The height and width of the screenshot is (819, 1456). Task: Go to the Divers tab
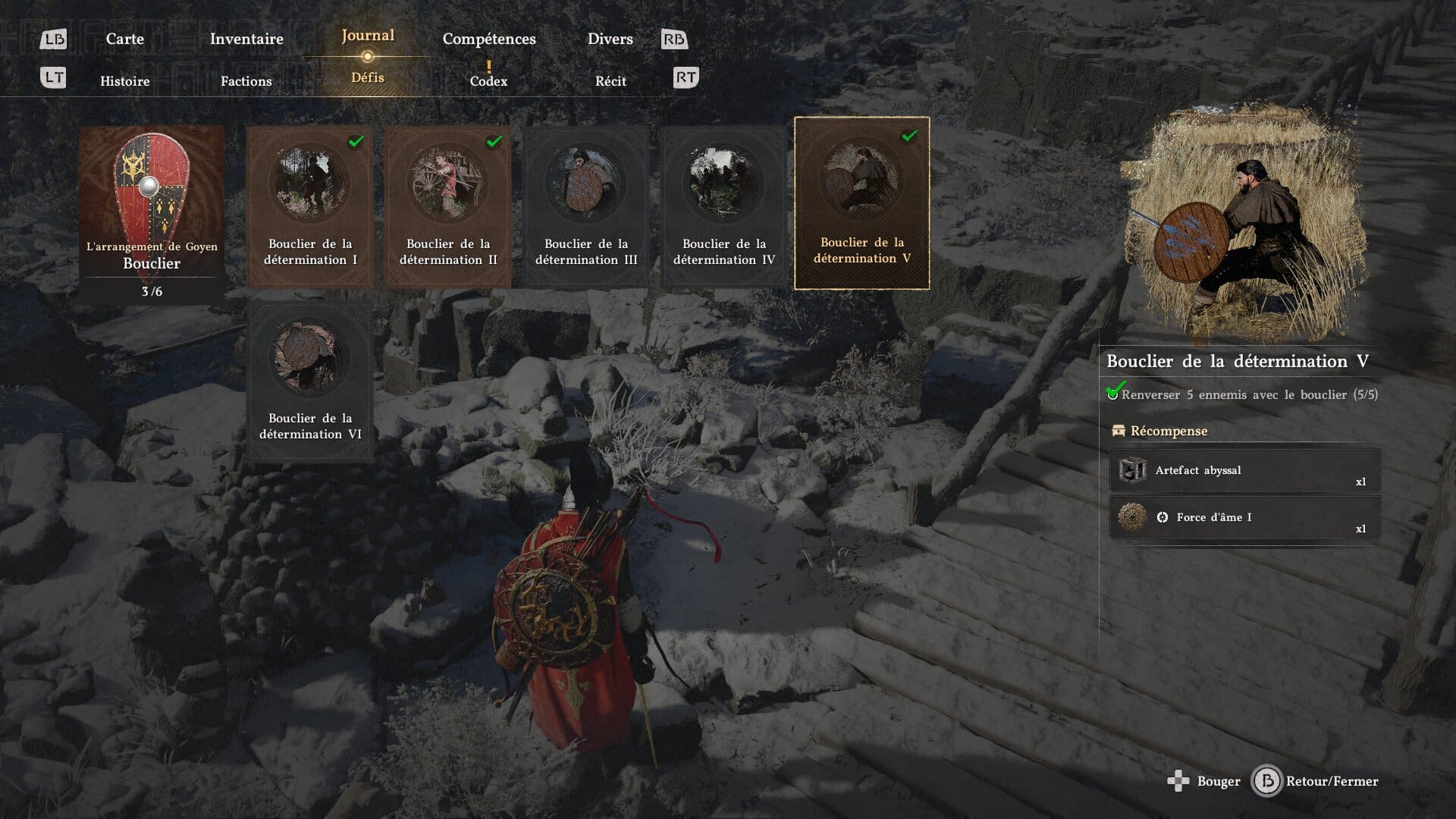coord(610,39)
